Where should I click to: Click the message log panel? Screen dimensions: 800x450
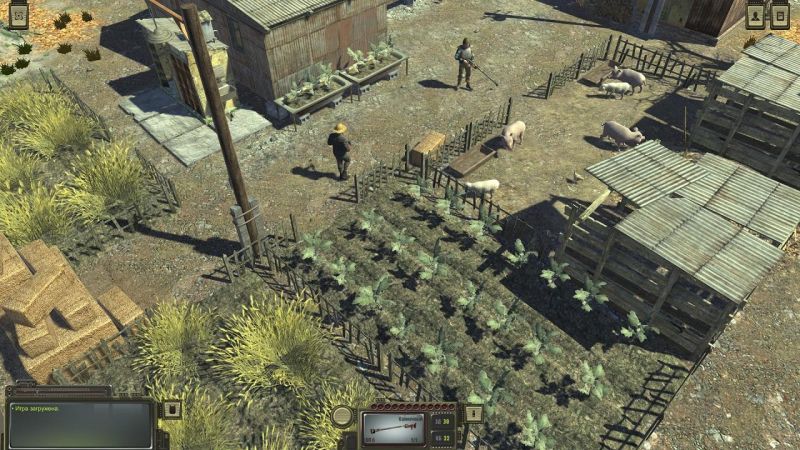tap(79, 424)
